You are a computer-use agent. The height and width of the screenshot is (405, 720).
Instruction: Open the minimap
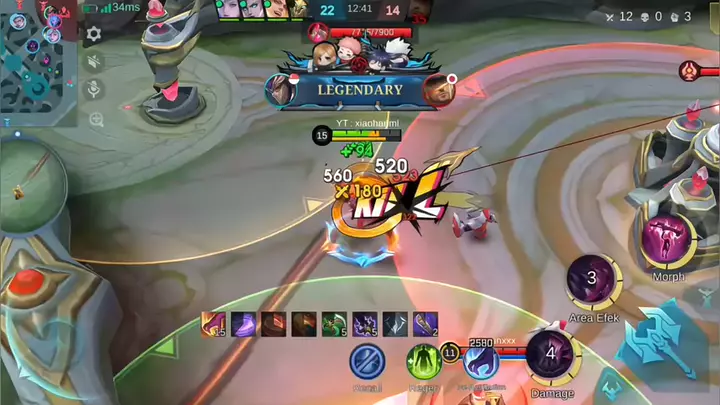pyautogui.click(x=36, y=60)
